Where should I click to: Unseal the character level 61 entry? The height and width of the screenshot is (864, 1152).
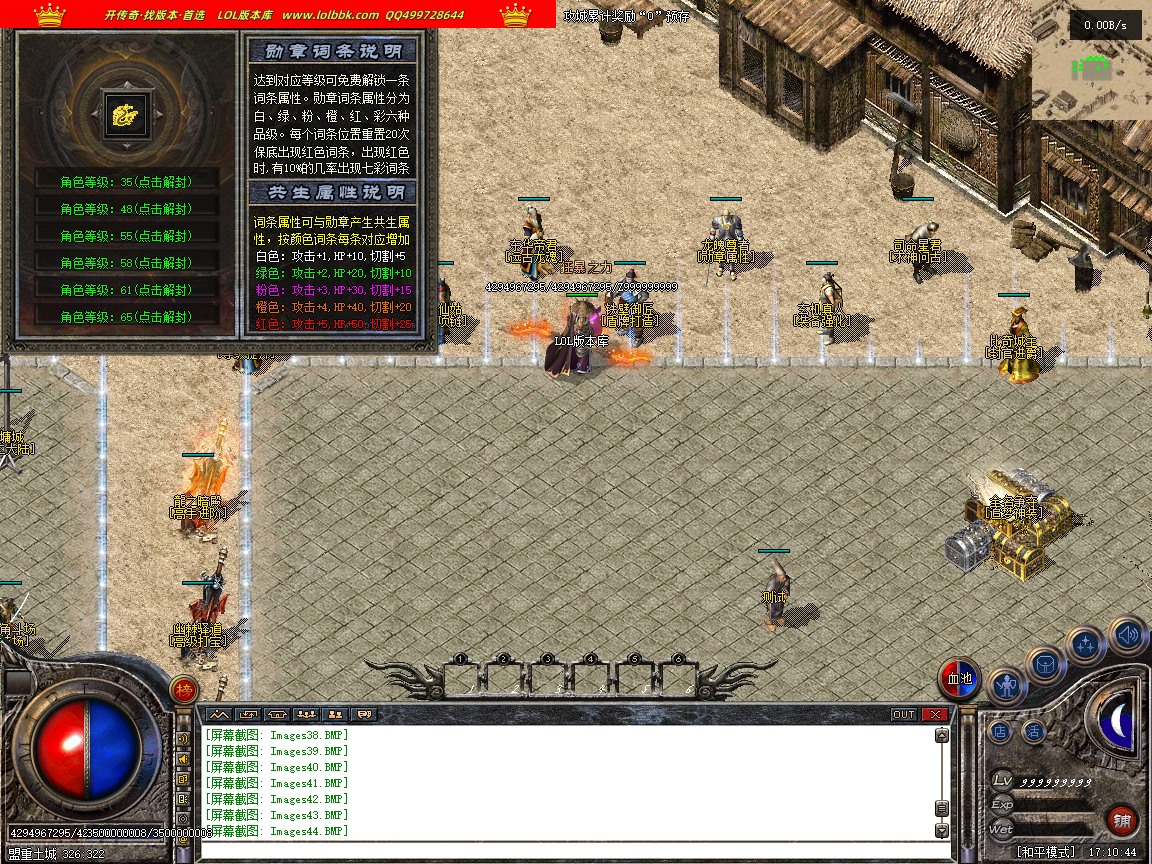[x=126, y=290]
